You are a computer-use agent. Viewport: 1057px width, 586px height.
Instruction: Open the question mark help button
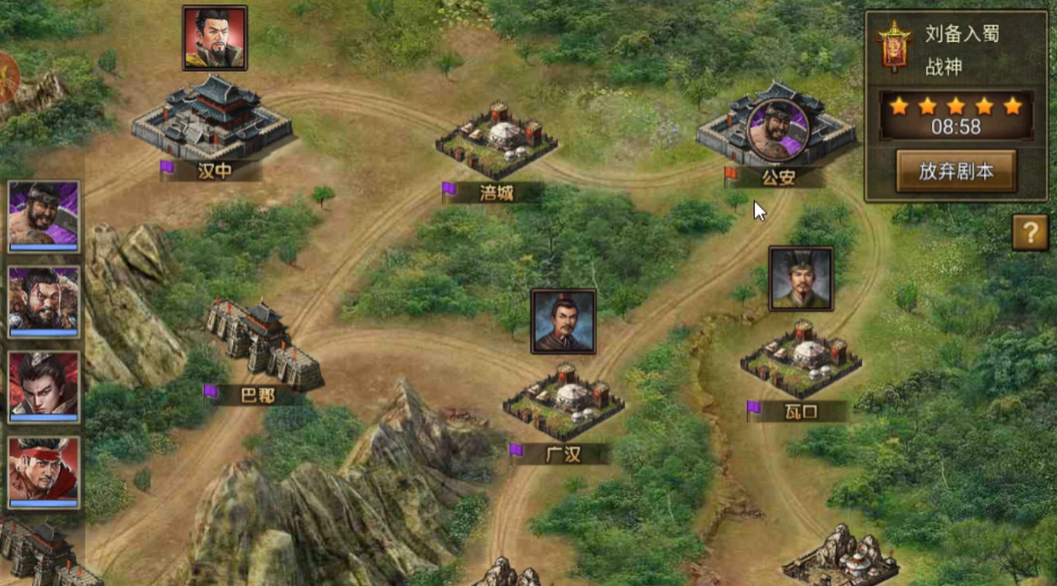click(1030, 233)
